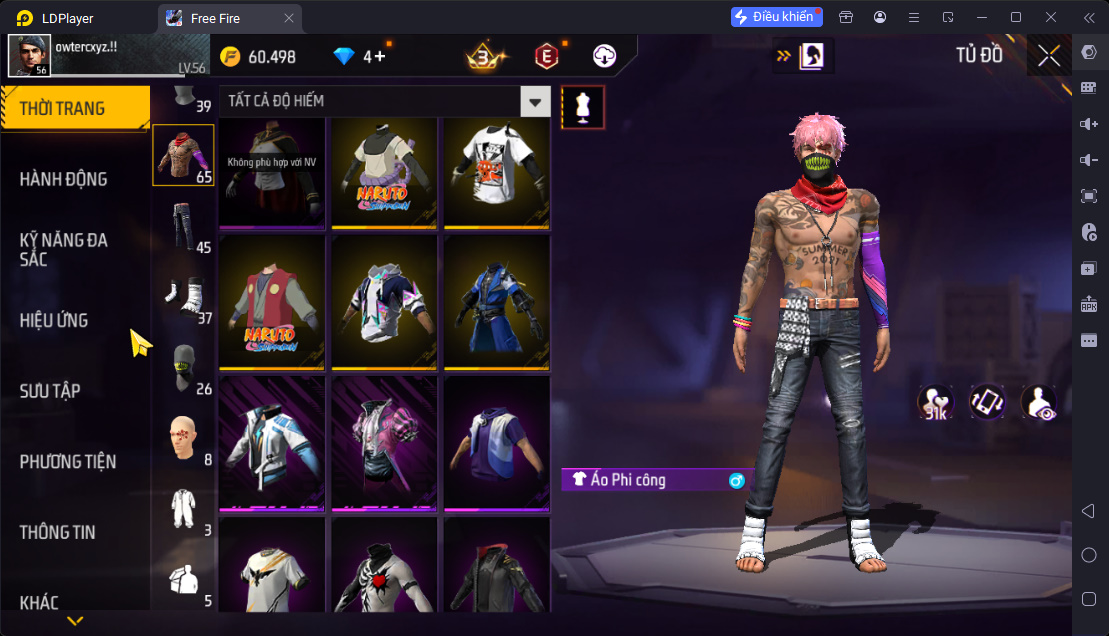The width and height of the screenshot is (1109, 636).
Task: Open the TẤT CẢ ĐỘ HIẾM rarity dropdown
Action: (x=537, y=101)
